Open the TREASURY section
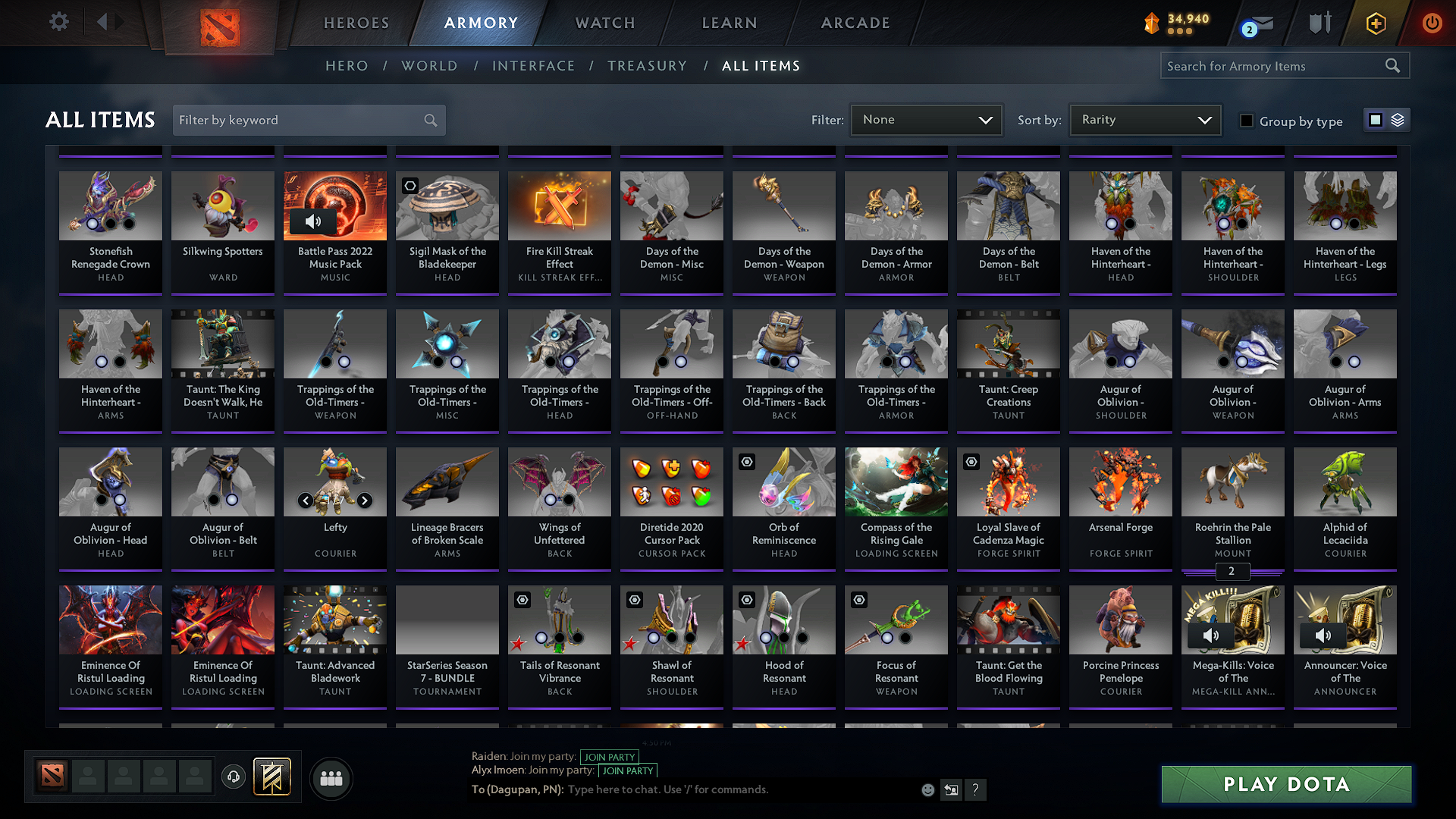Screen dimensions: 1456x819 pyautogui.click(x=647, y=66)
